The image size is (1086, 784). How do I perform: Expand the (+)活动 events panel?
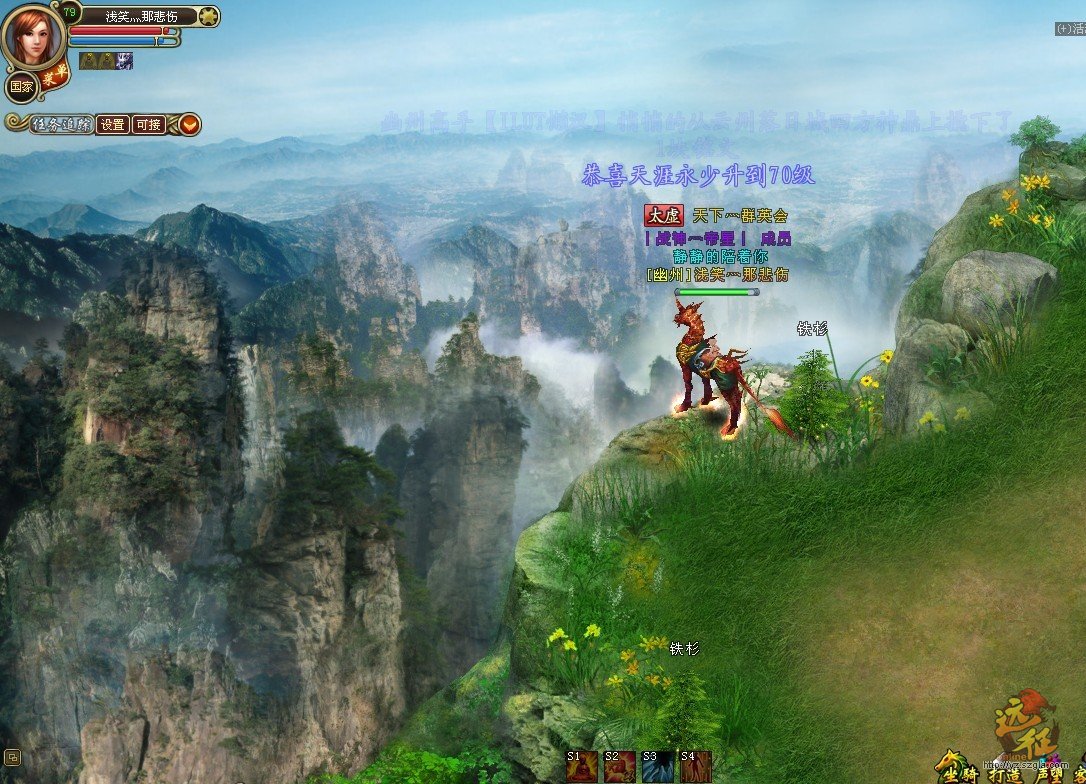tap(1070, 29)
